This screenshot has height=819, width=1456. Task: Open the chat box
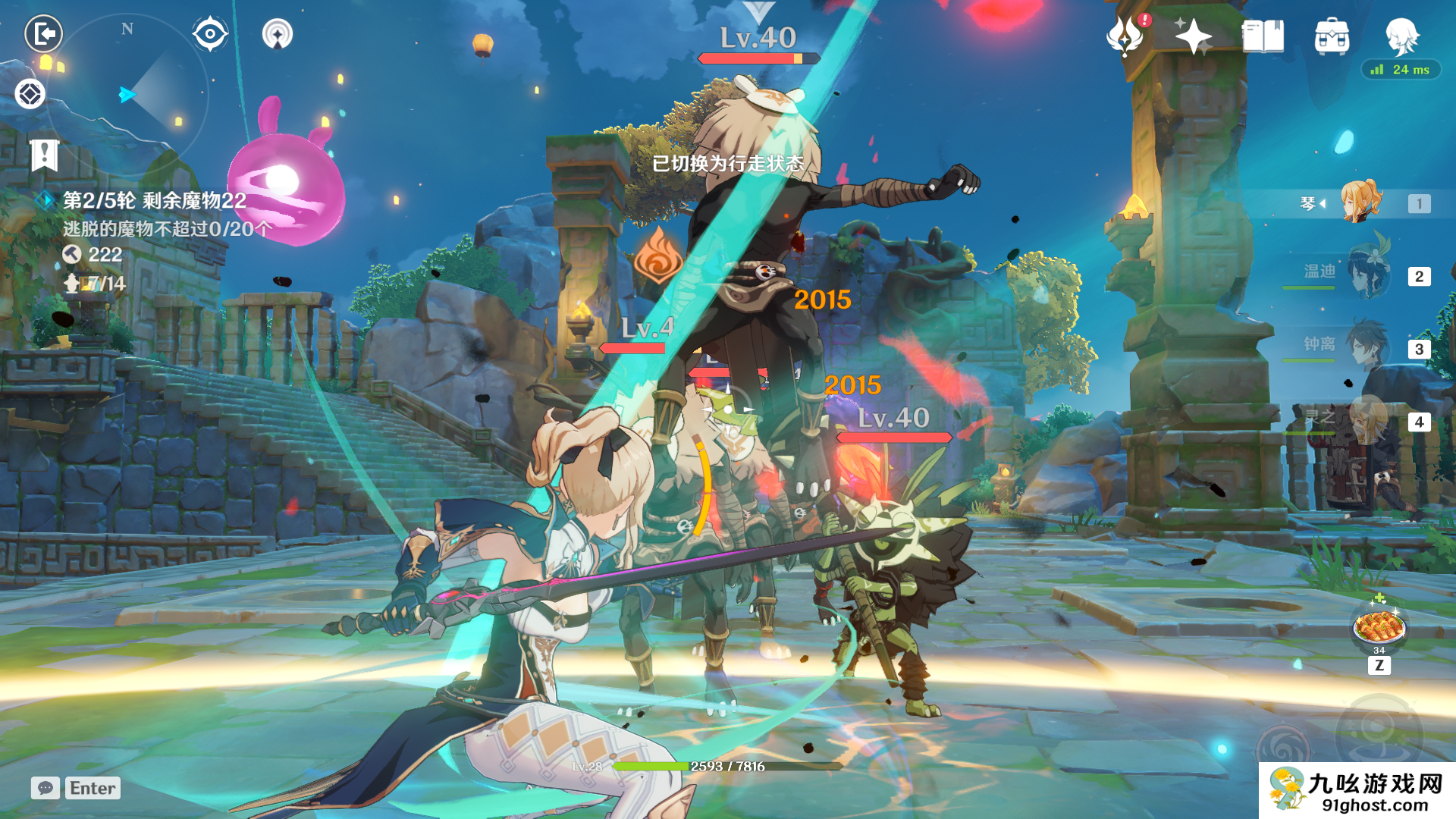(x=76, y=788)
